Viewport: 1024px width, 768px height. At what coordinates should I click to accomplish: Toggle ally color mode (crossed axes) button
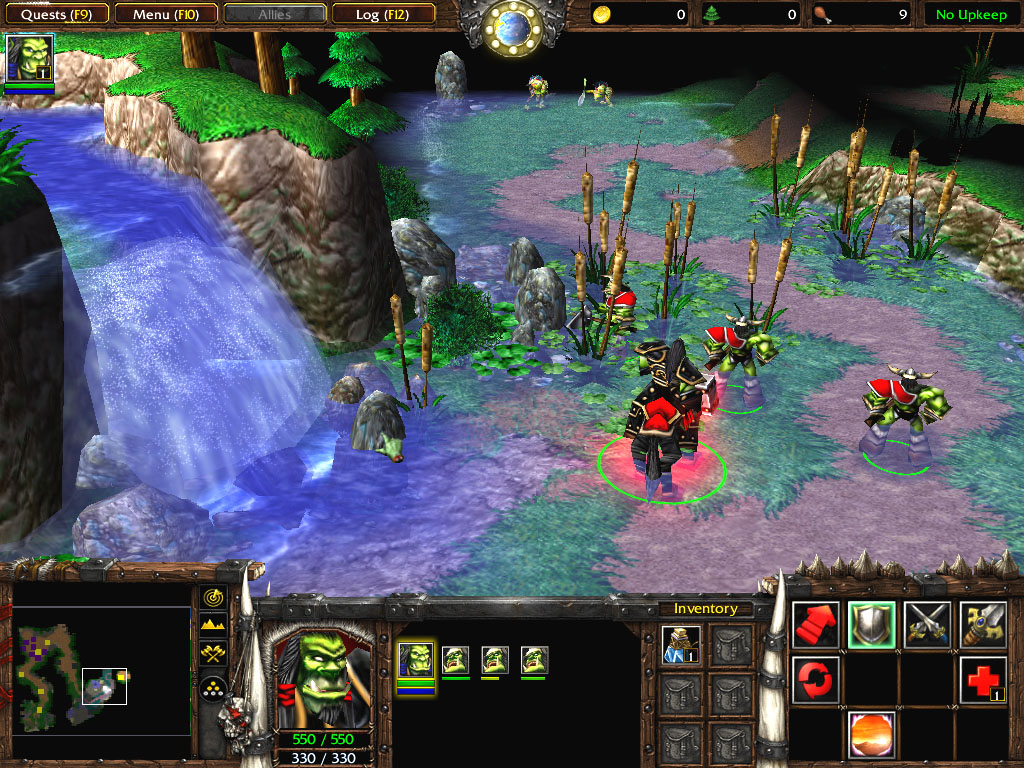pos(213,654)
